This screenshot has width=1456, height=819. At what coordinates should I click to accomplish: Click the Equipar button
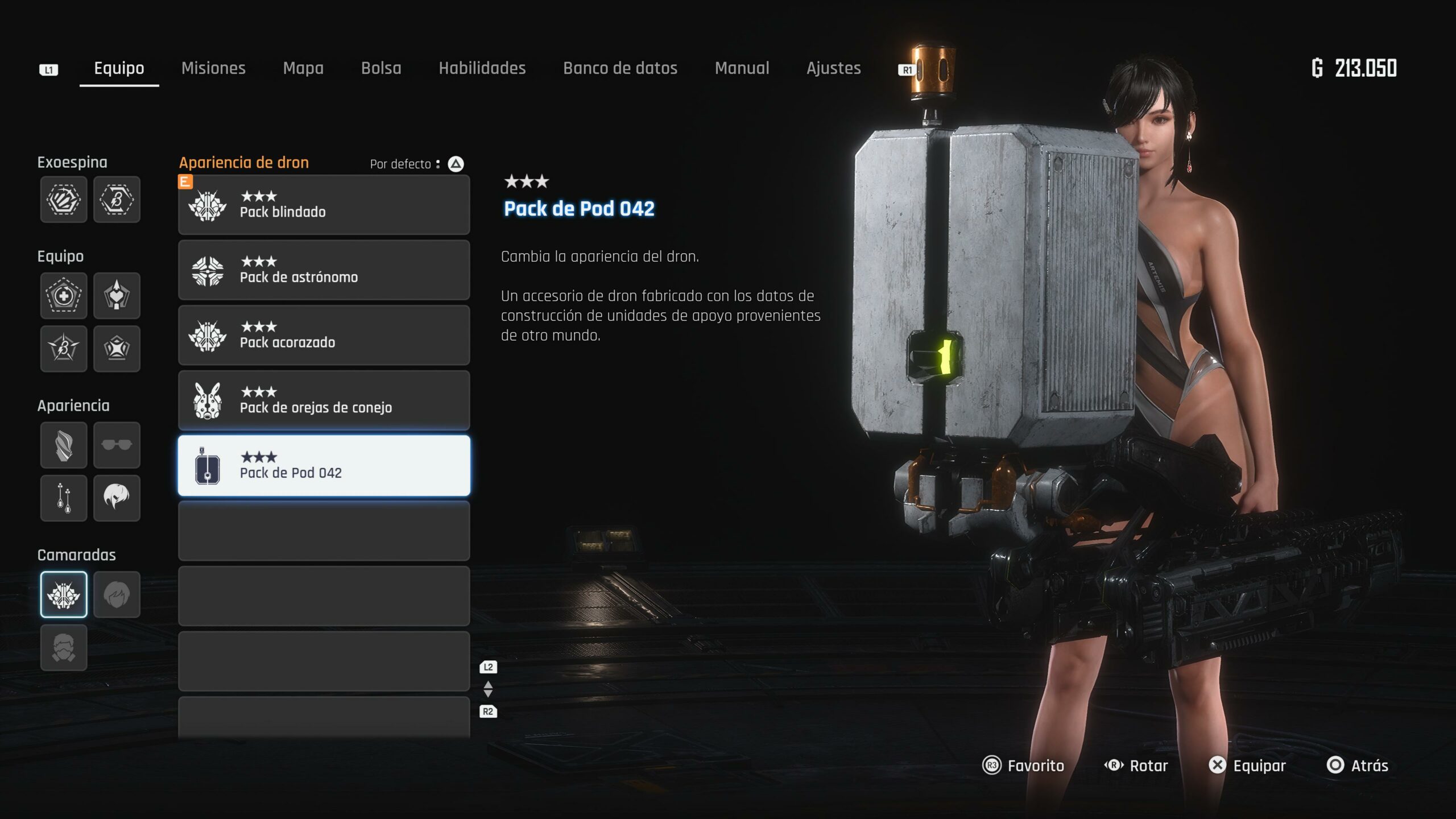pyautogui.click(x=1247, y=766)
